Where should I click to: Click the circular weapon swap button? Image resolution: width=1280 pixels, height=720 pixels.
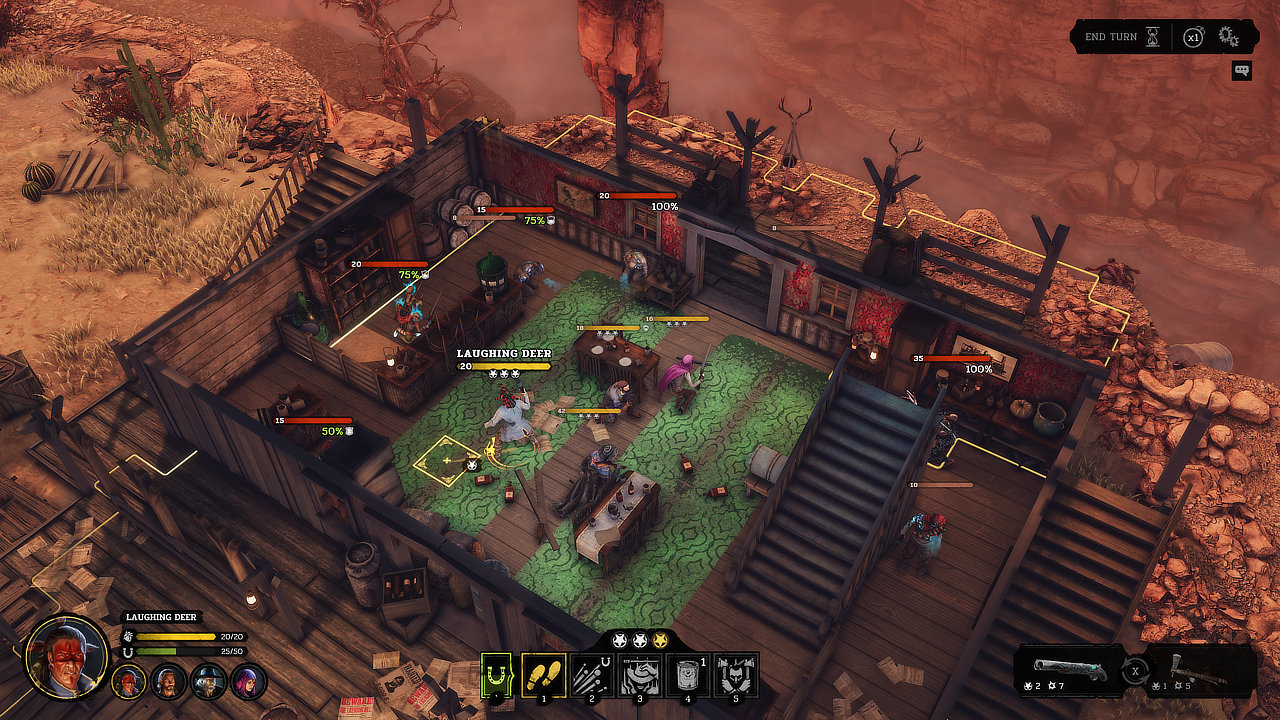tap(1135, 670)
